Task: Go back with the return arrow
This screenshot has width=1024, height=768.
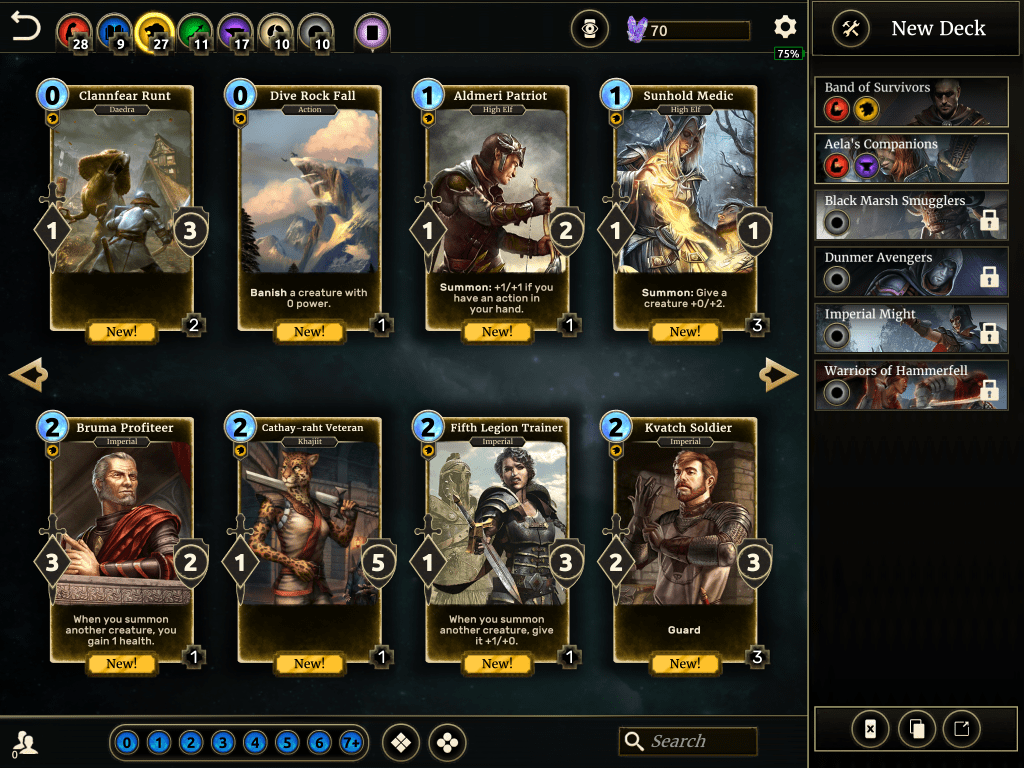Action: click(x=26, y=28)
